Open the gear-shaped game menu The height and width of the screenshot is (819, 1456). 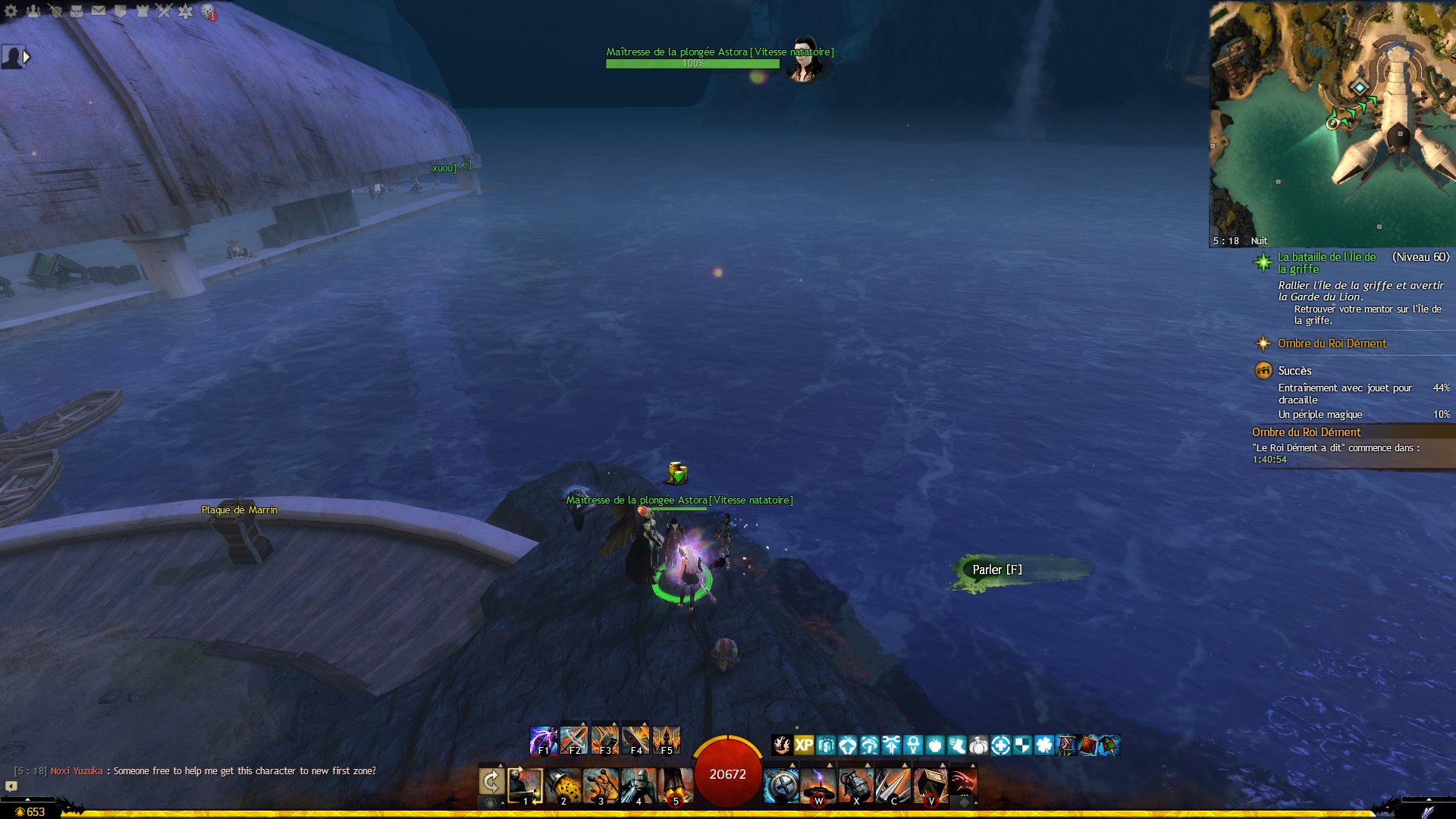point(11,11)
